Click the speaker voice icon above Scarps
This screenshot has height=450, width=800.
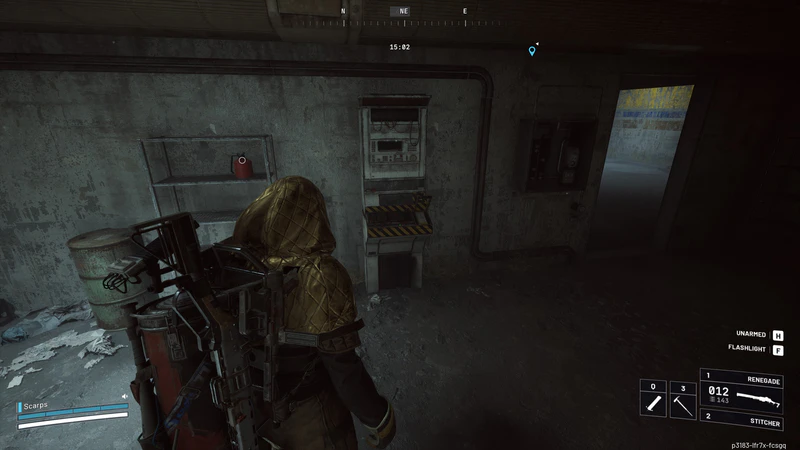[125, 397]
